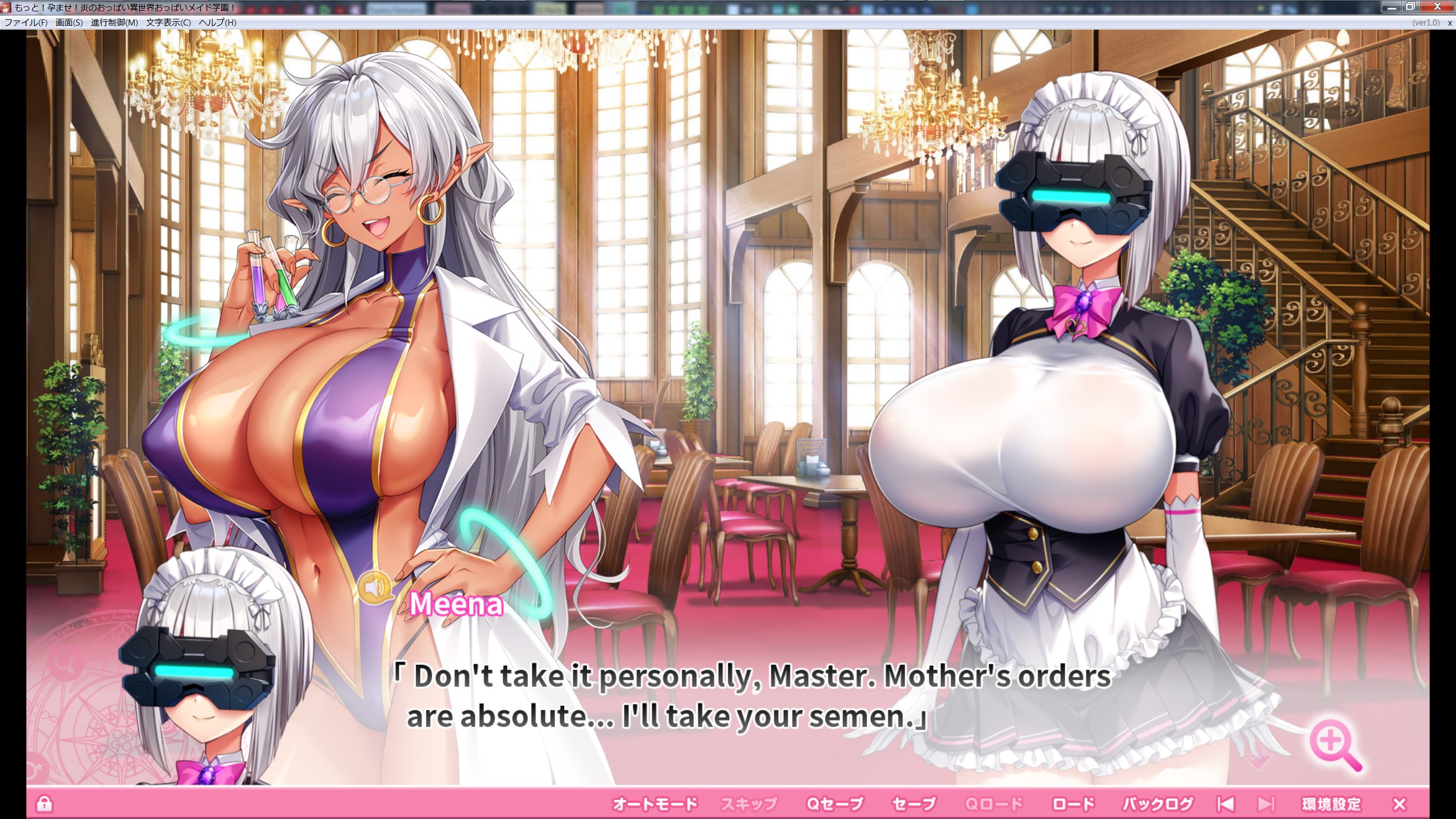Open 環境設定 configuration settings

tap(1331, 804)
